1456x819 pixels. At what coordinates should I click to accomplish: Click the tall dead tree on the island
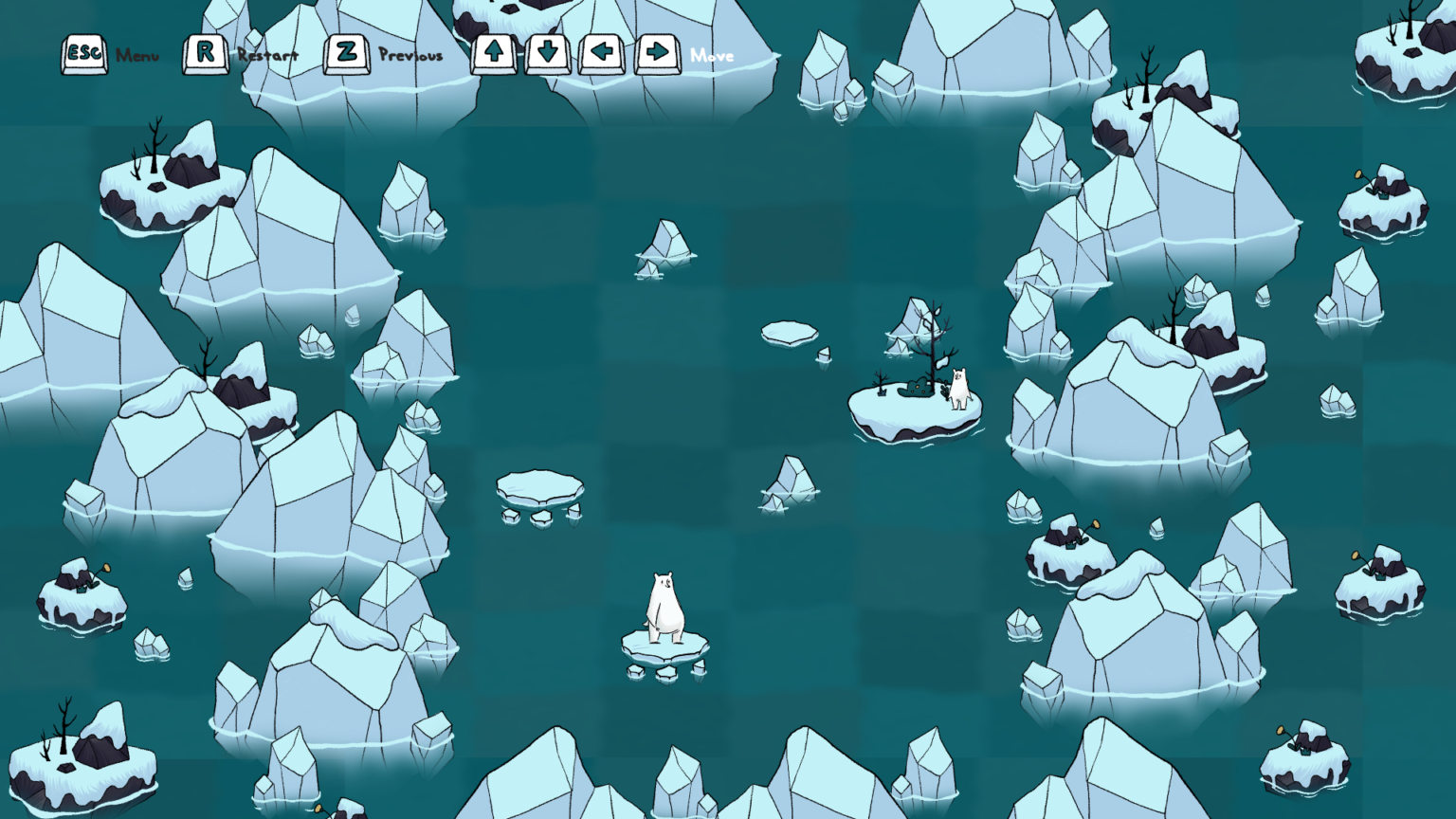[x=932, y=341]
